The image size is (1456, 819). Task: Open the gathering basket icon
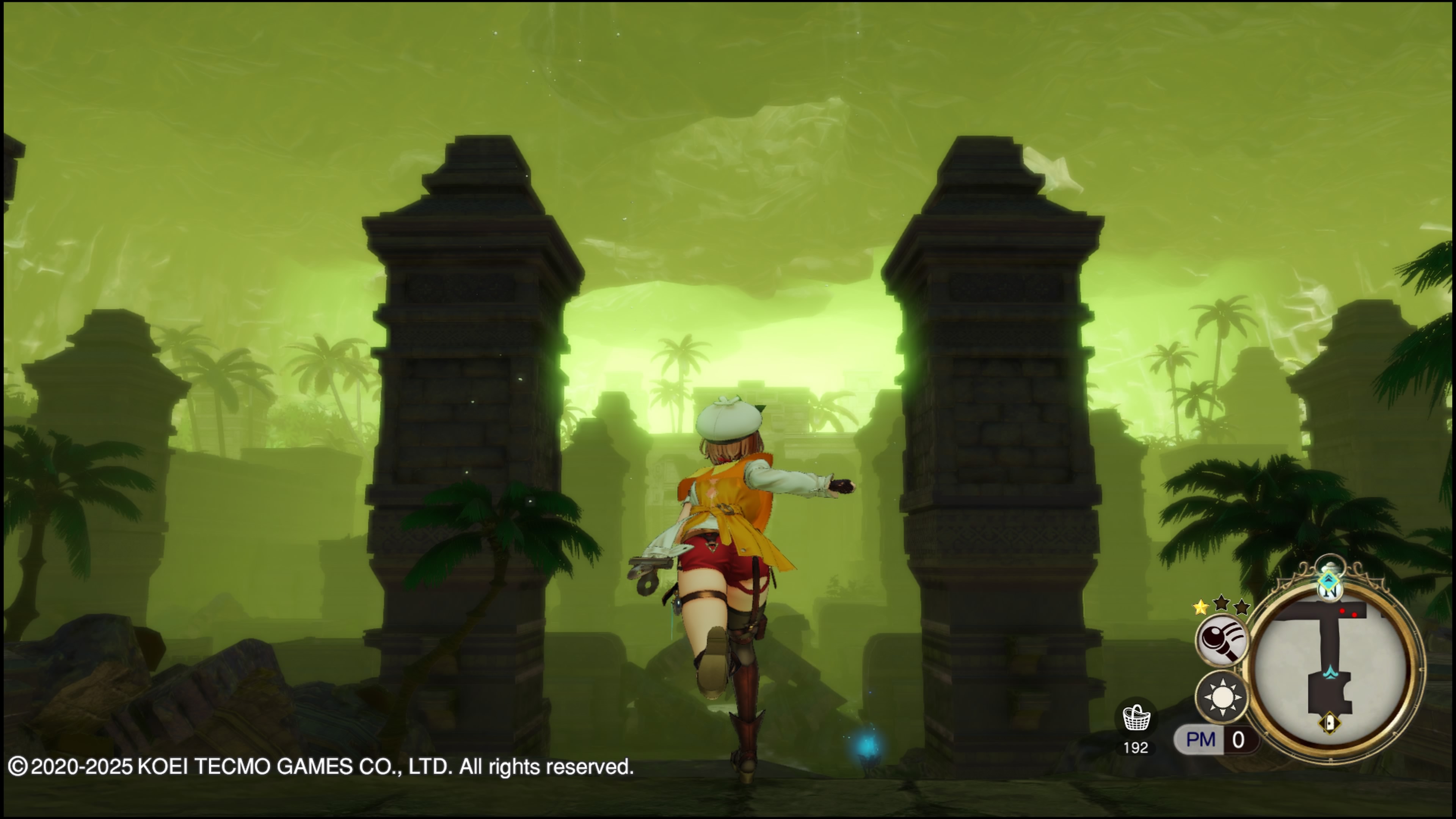pos(1136,719)
